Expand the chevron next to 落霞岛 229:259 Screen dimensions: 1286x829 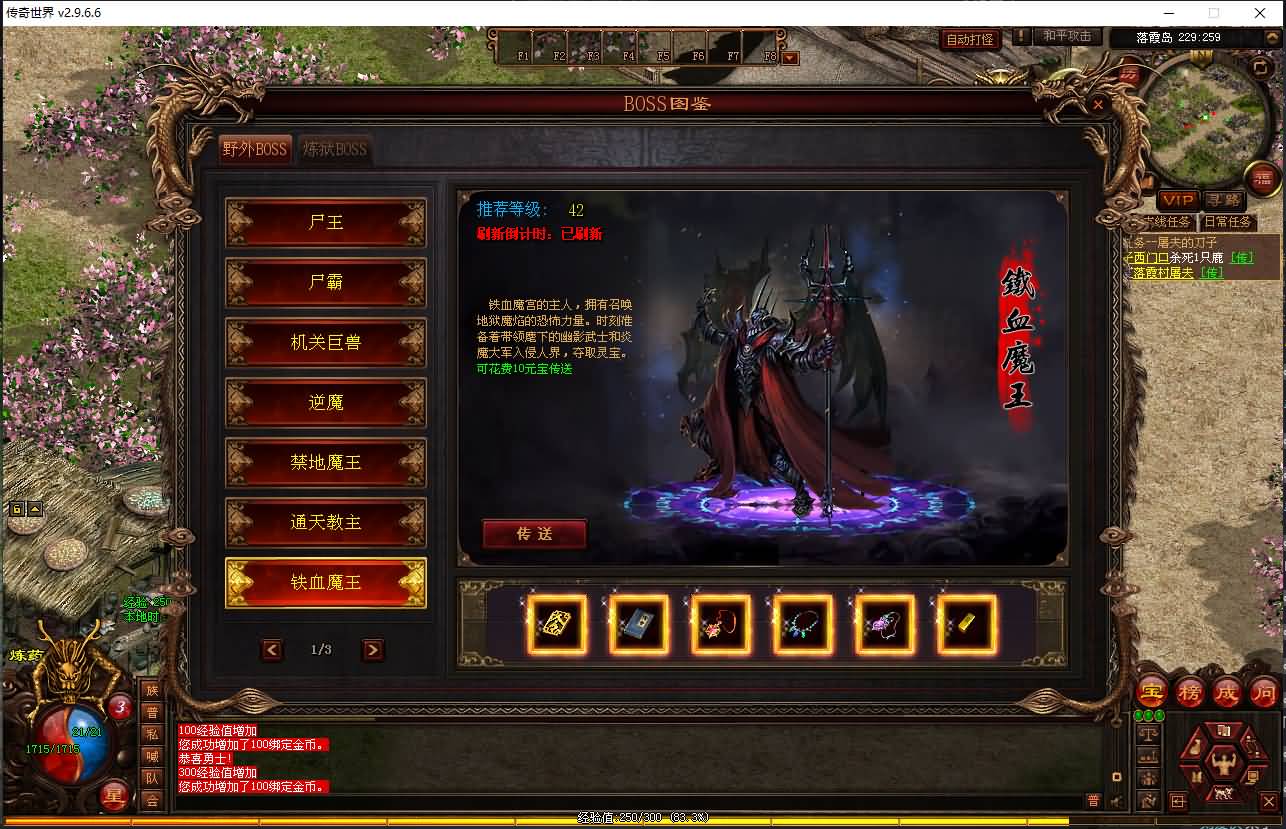point(1271,37)
